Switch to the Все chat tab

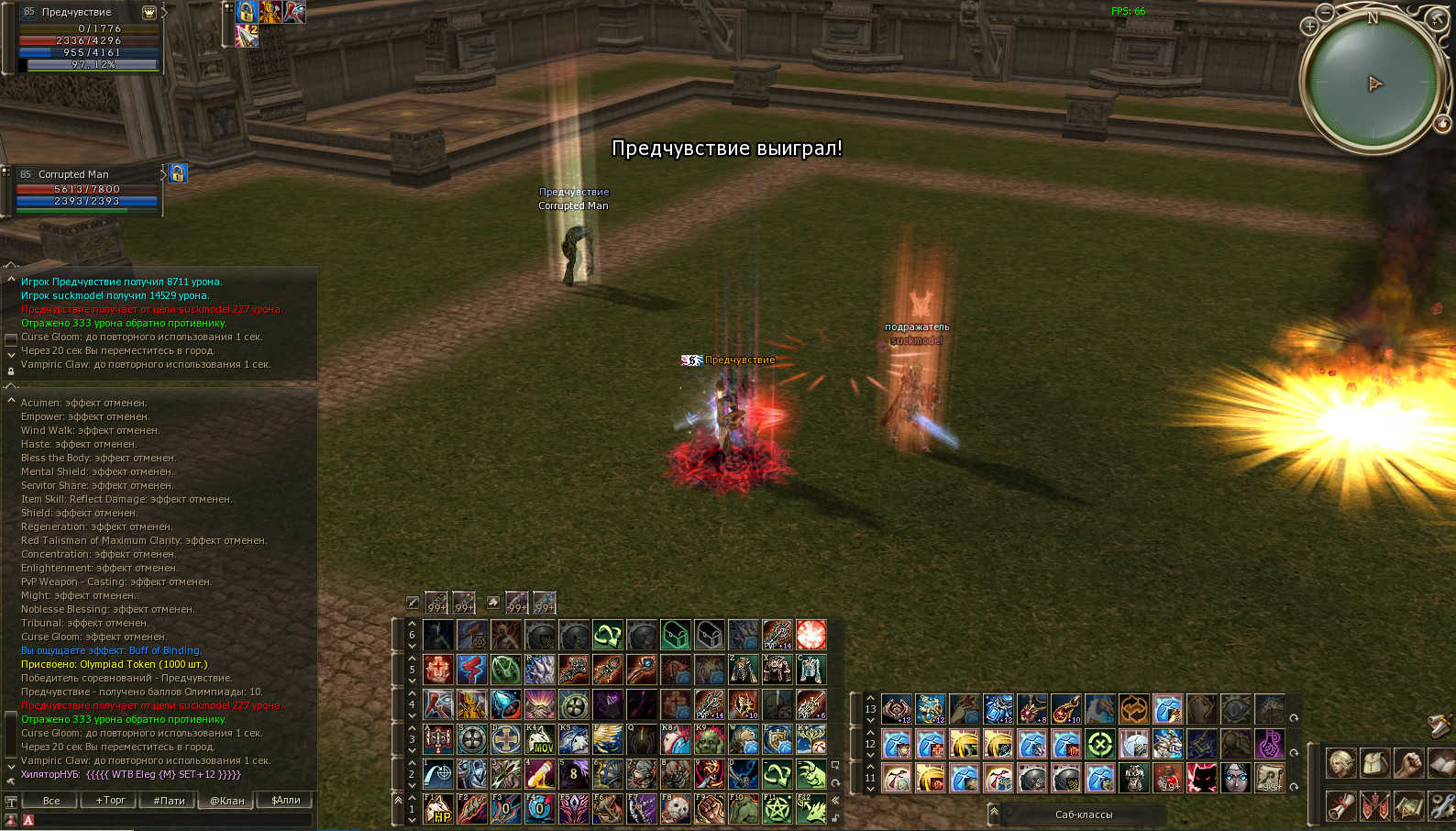(51, 801)
